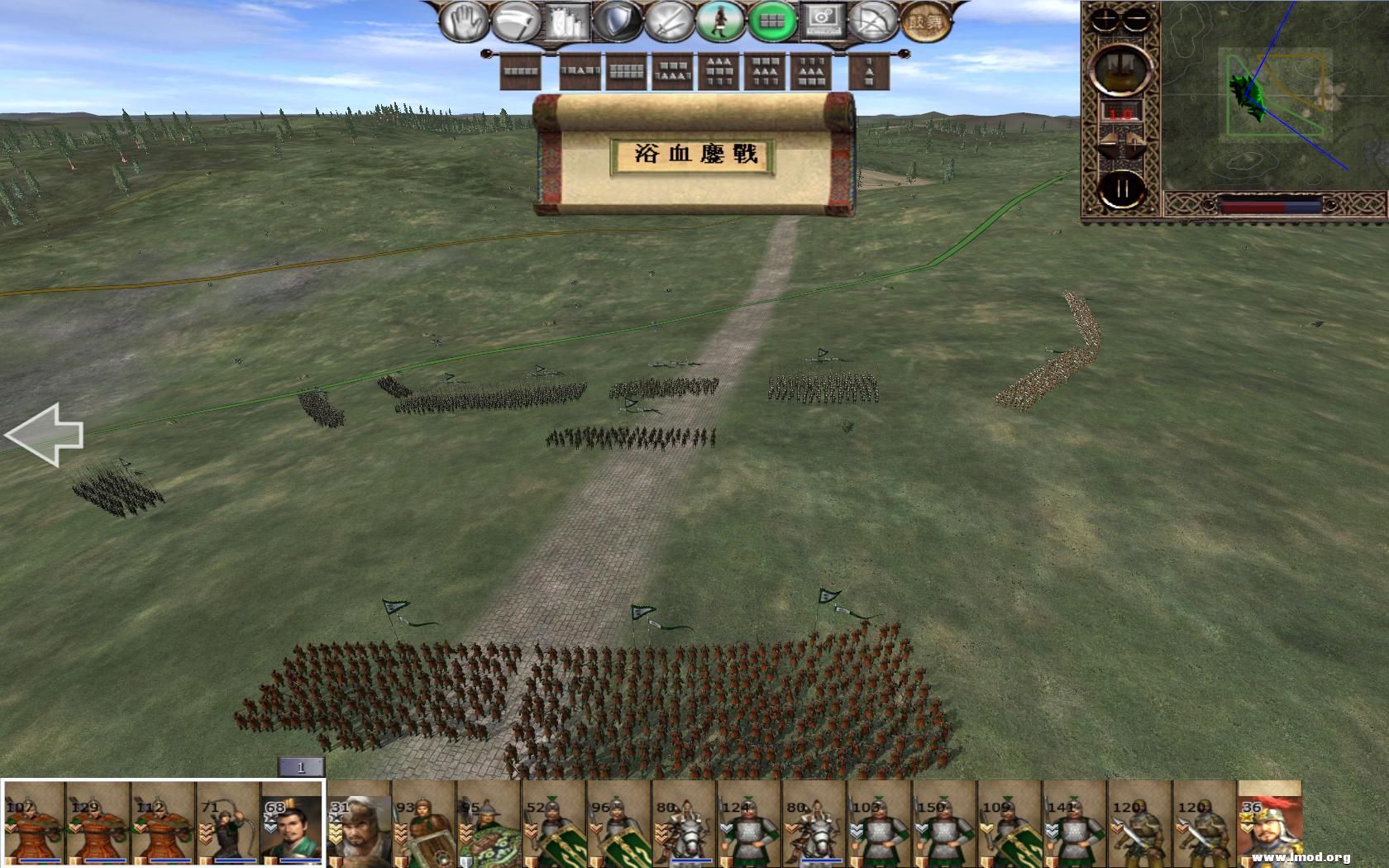Pause the battle with the pause button
This screenshot has width=1389, height=868.
[x=1122, y=188]
